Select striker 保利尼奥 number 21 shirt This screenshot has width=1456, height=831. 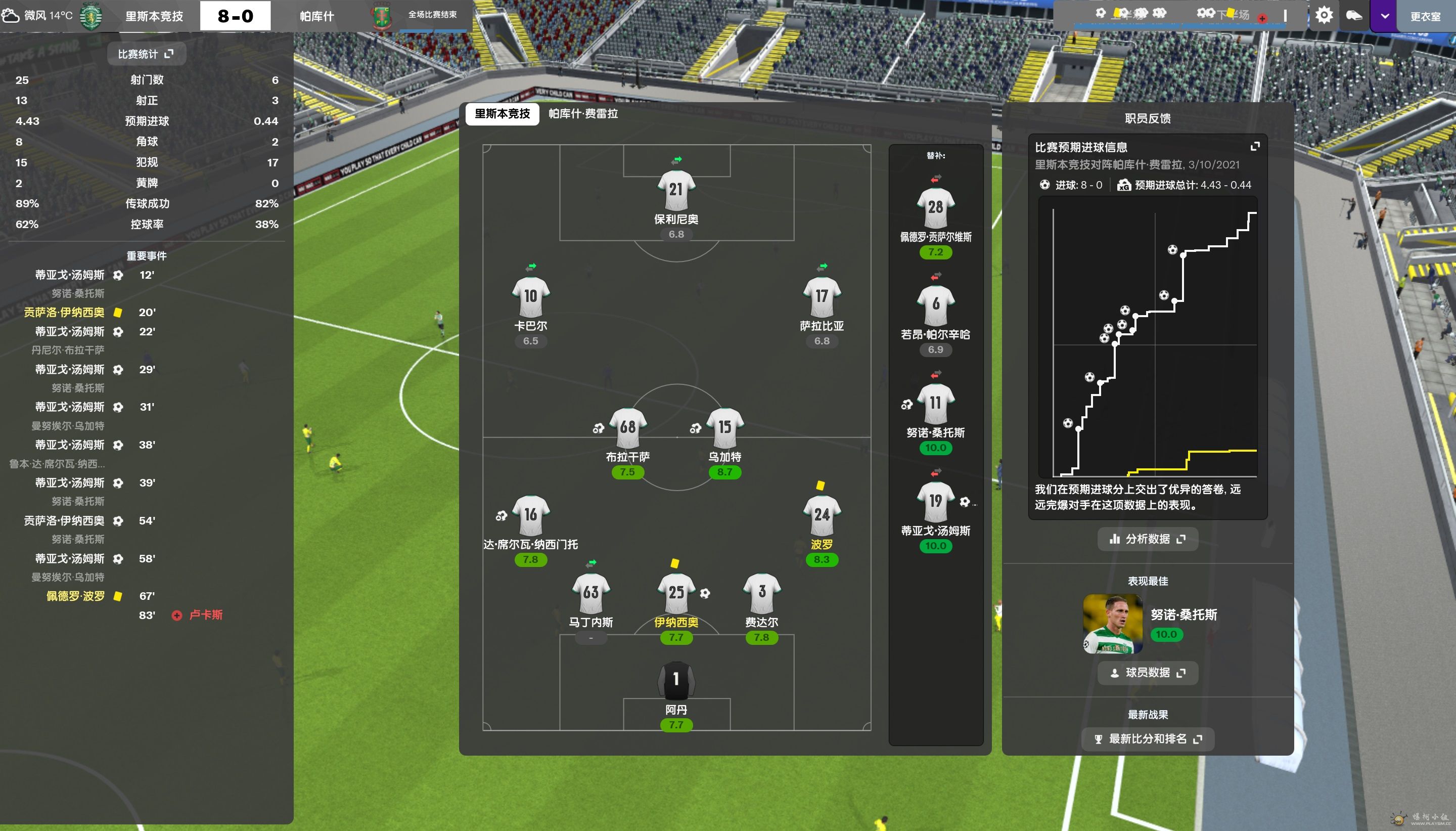[676, 191]
